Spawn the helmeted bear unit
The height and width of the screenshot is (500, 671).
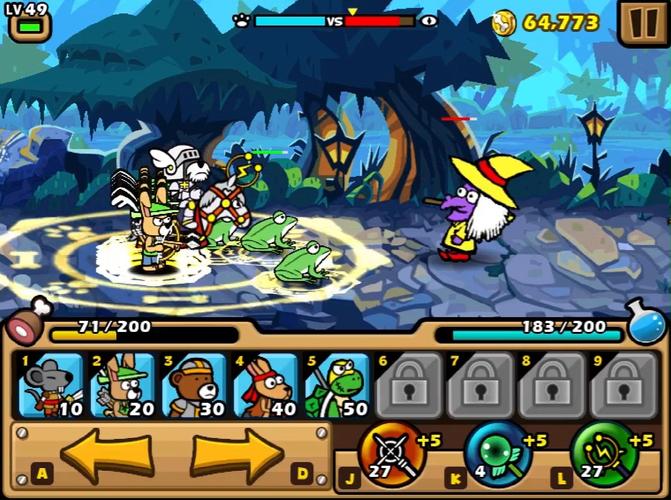[194, 385]
